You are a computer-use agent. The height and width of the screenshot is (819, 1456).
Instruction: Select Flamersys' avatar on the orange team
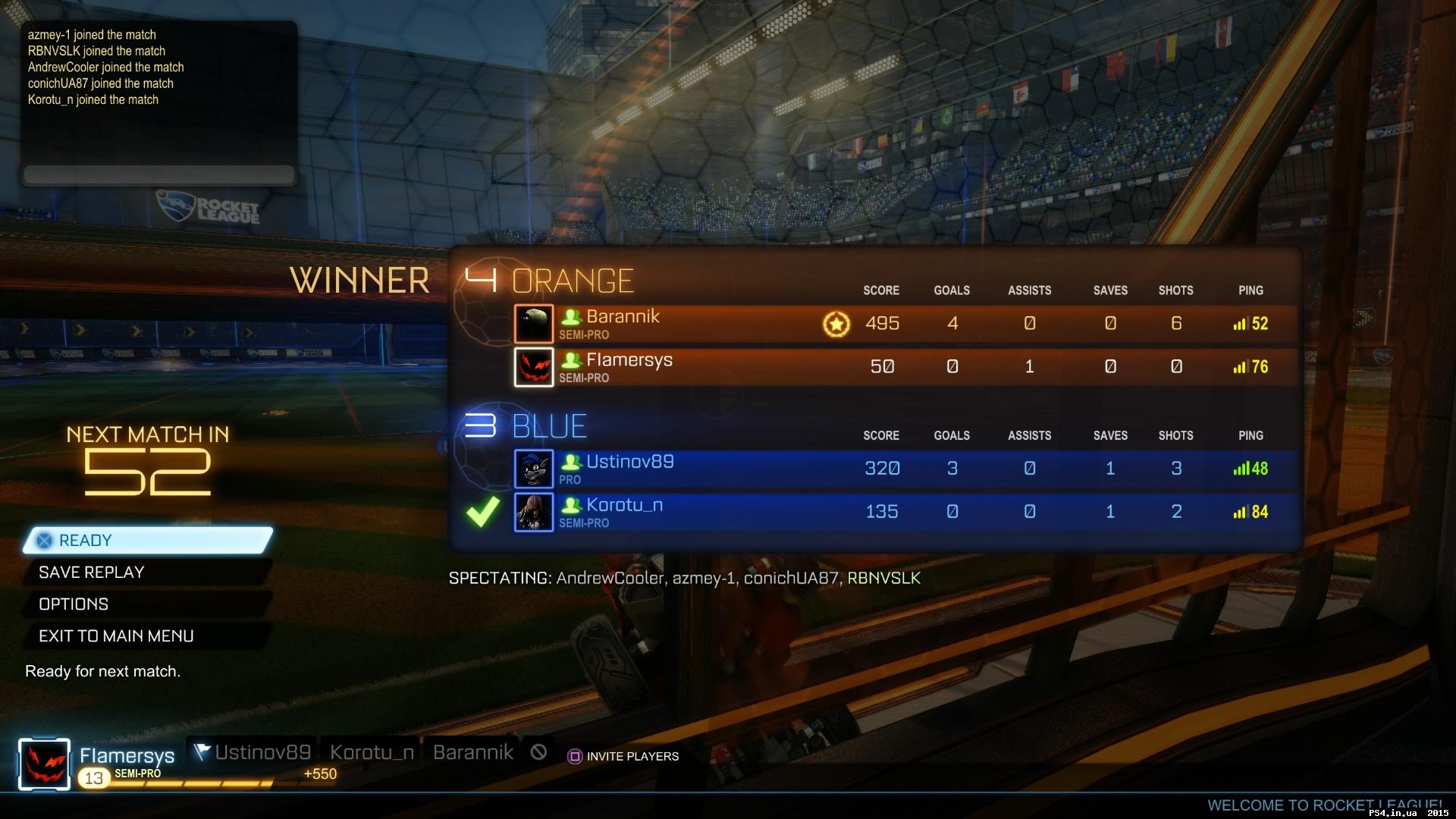pyautogui.click(x=534, y=366)
